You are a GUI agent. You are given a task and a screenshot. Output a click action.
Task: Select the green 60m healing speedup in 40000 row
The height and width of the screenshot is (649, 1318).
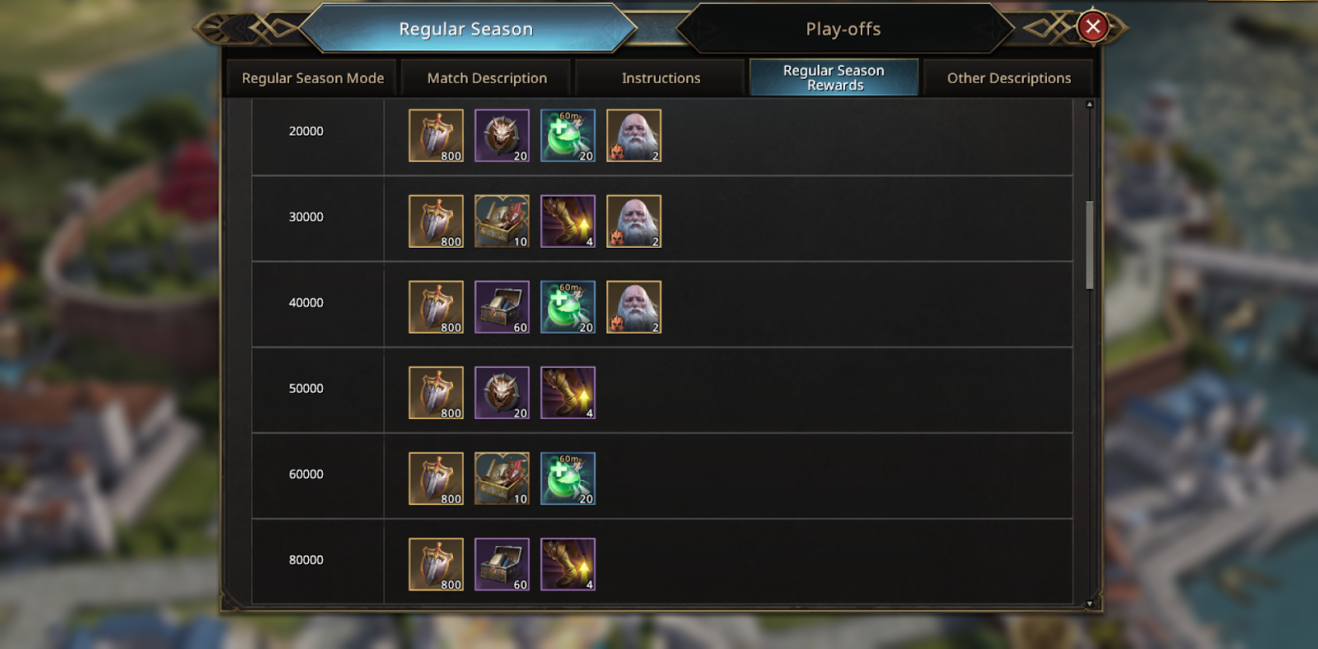568,308
